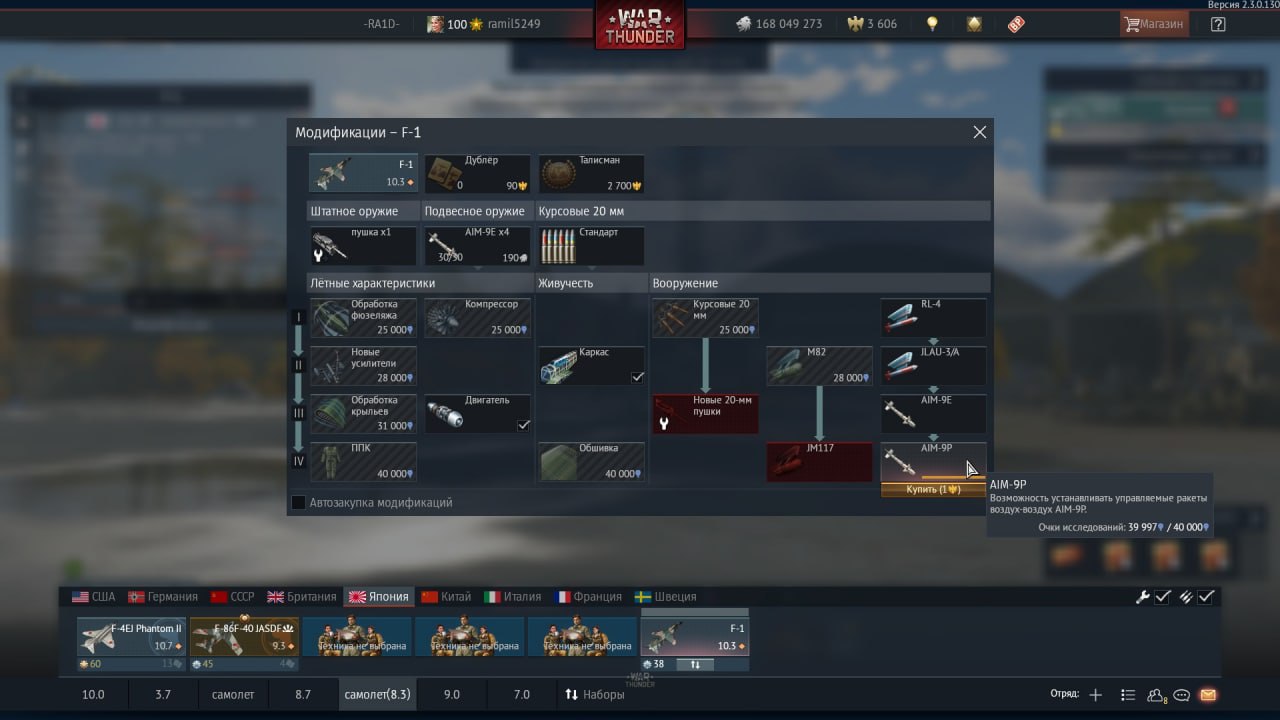Select the Каркас survivability modification
Viewport: 1280px width, 720px height.
click(x=591, y=365)
